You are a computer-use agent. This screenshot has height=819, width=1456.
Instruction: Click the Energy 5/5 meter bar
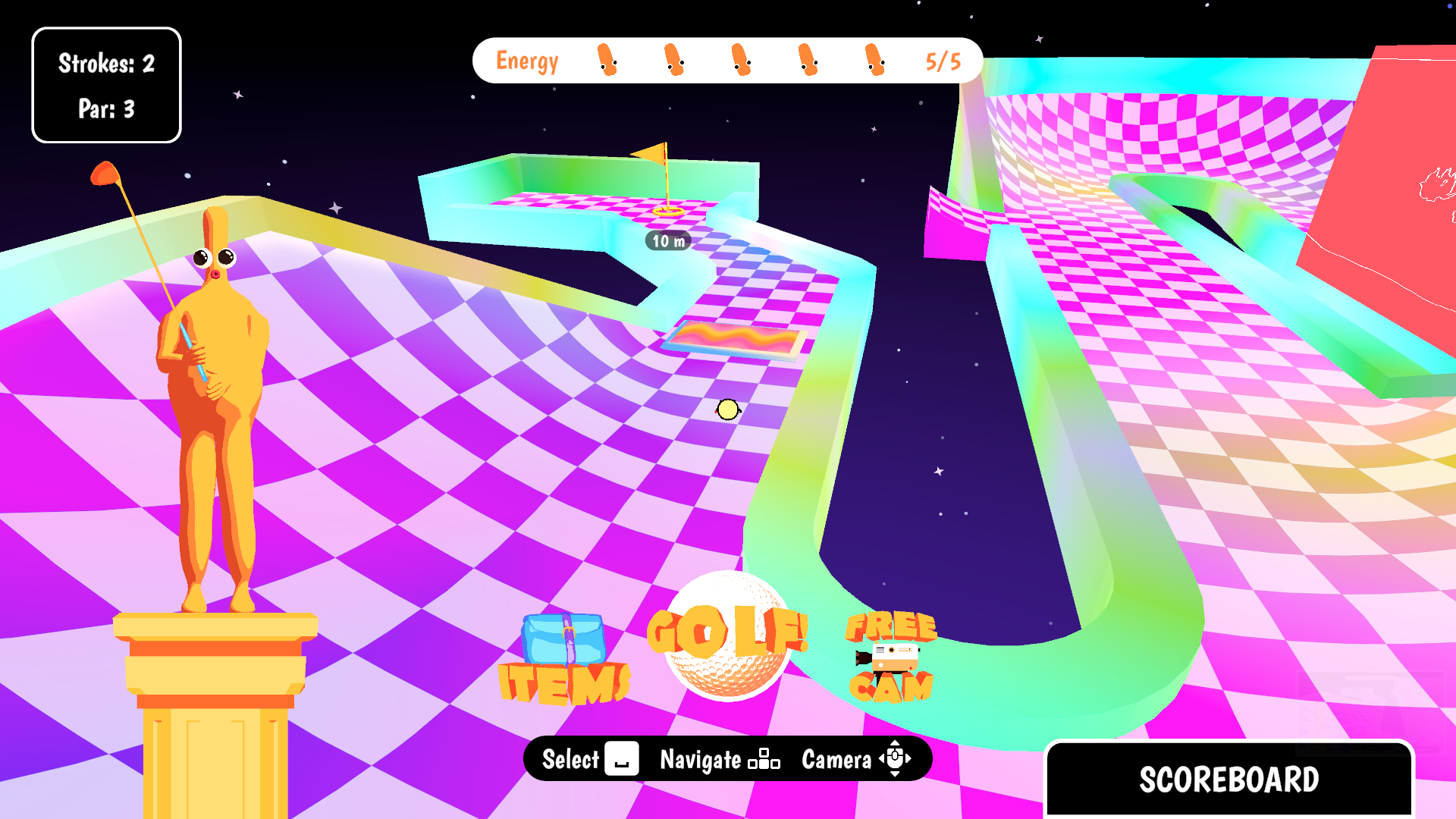pyautogui.click(x=728, y=61)
